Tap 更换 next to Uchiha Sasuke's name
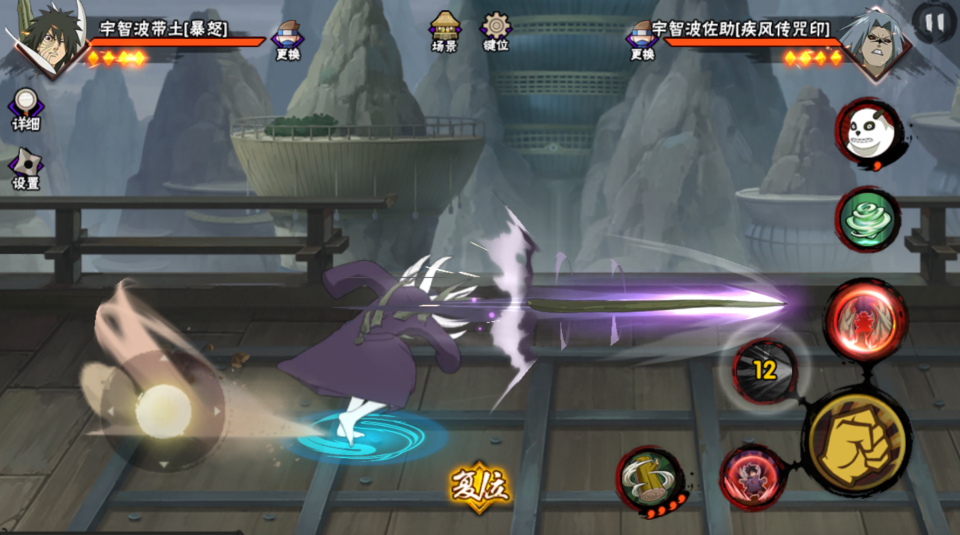The image size is (960, 535). tap(641, 40)
